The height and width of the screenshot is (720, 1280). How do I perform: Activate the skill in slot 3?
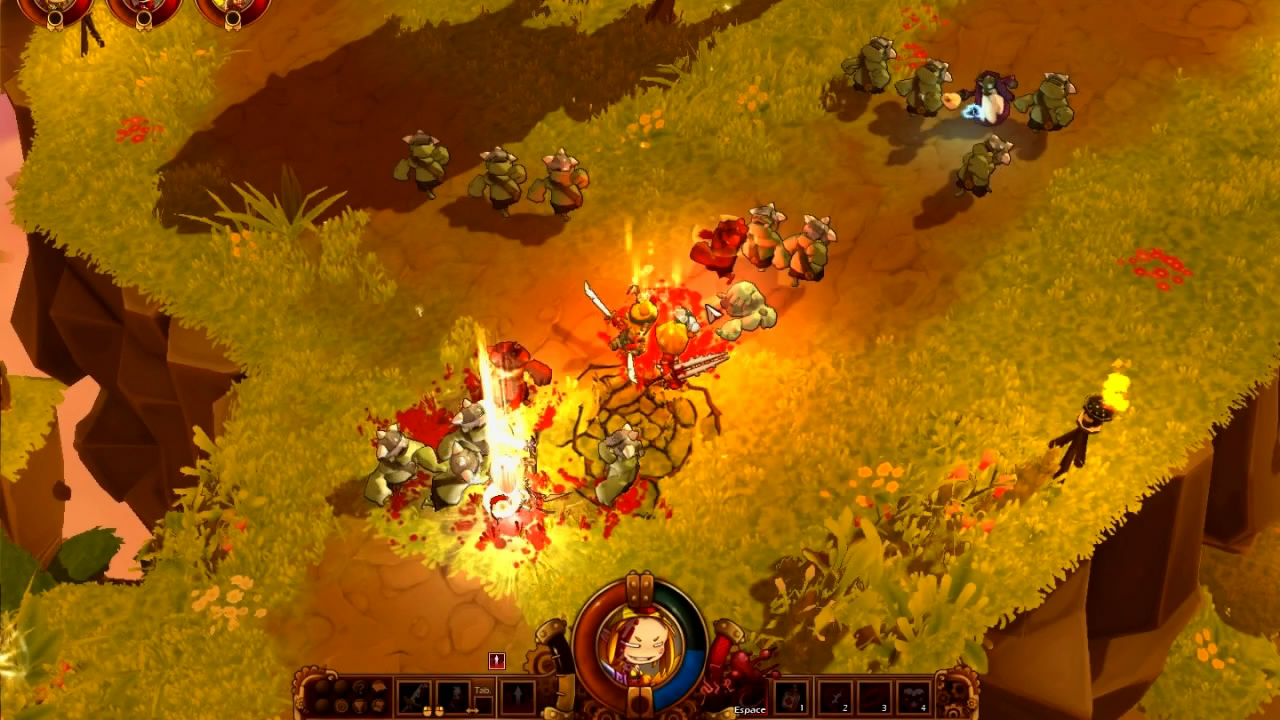875,696
